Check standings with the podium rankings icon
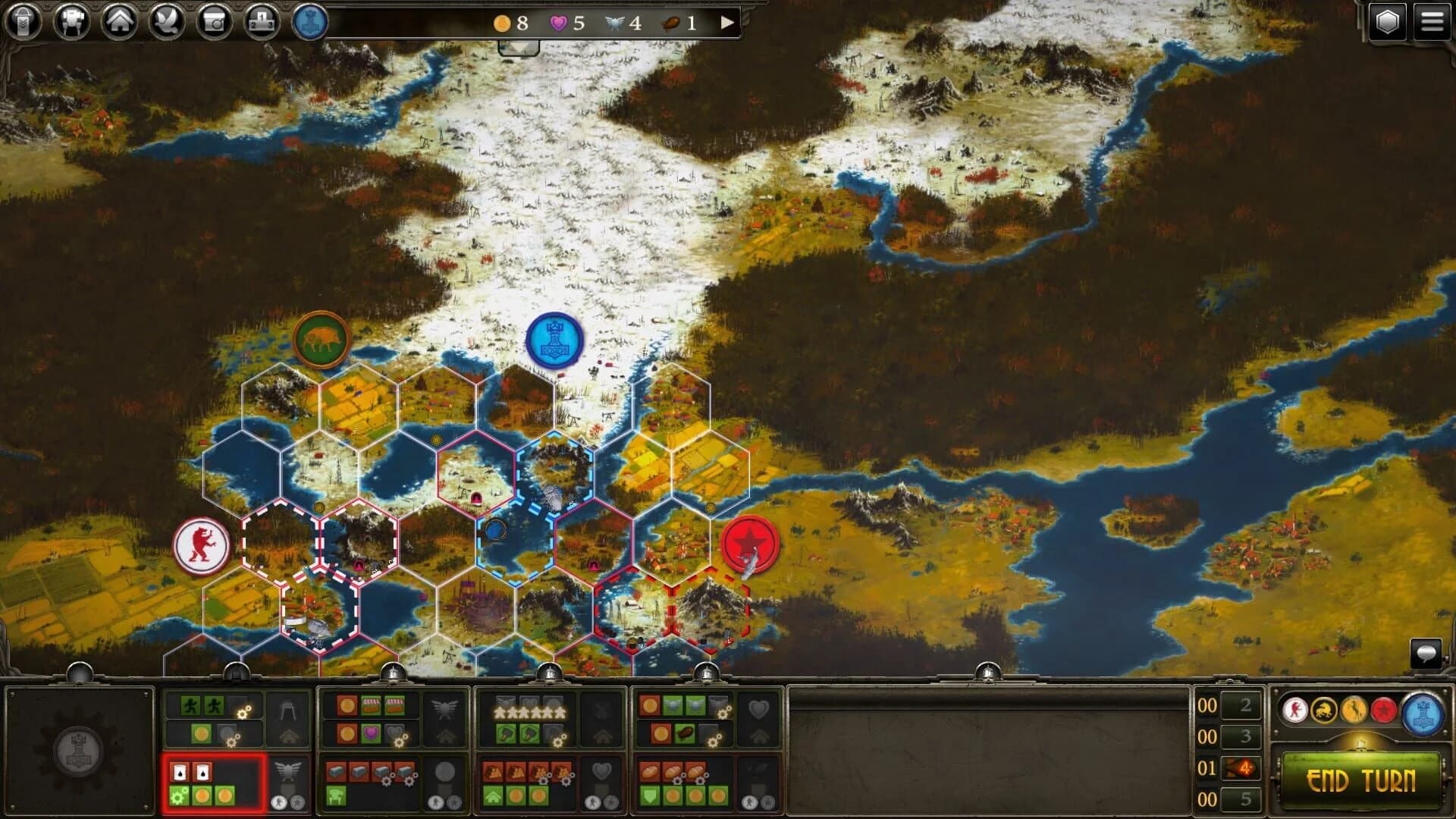Viewport: 1456px width, 819px height. point(262,20)
